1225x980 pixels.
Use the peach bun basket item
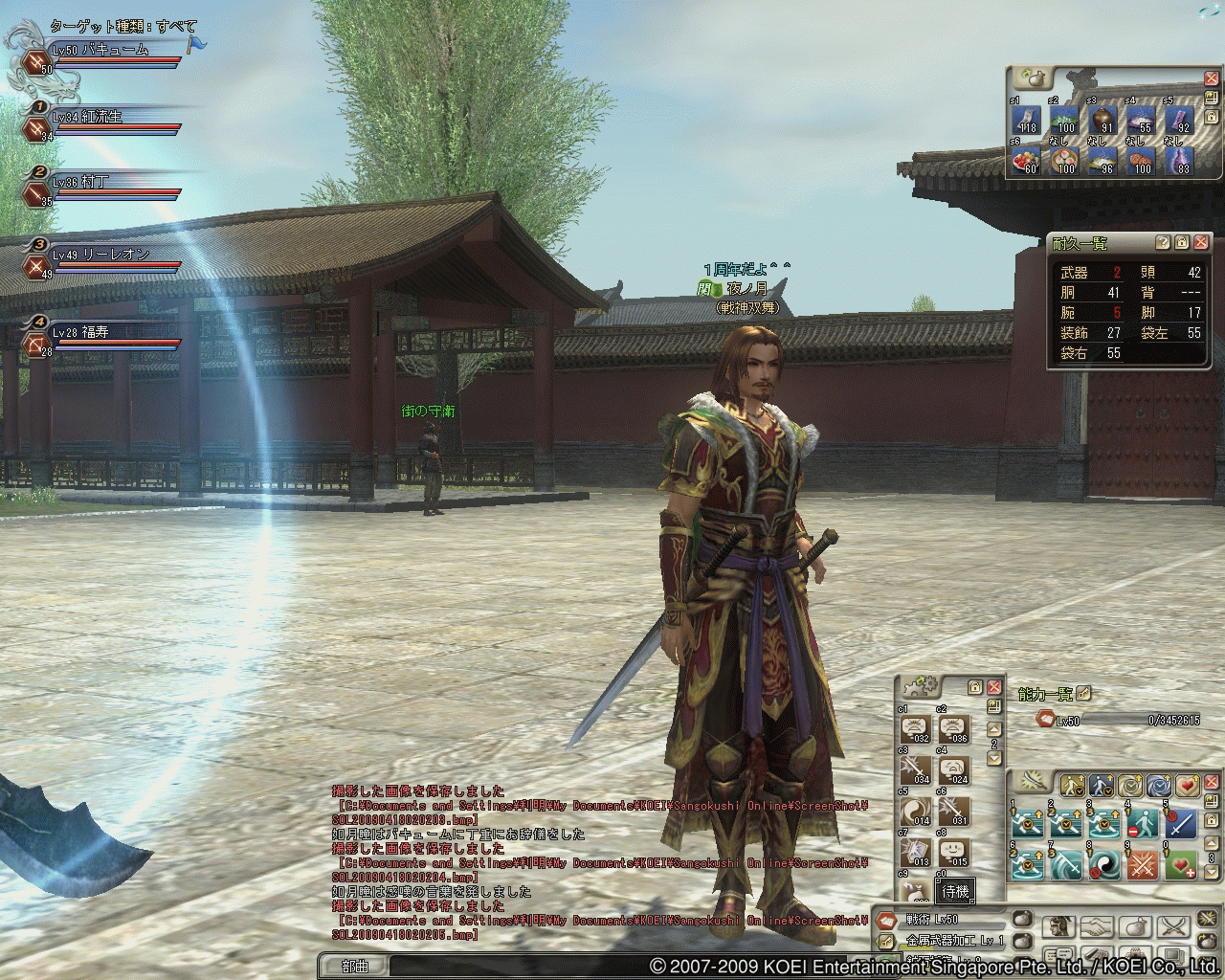click(x=1065, y=160)
